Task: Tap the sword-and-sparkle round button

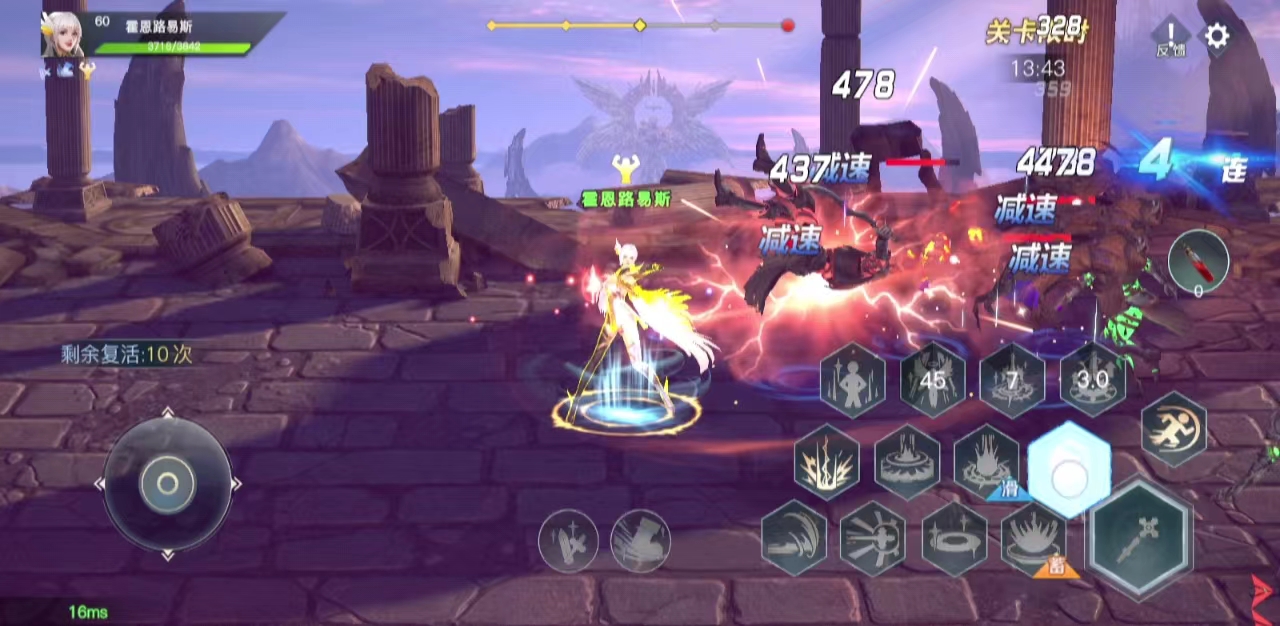Action: [x=568, y=541]
